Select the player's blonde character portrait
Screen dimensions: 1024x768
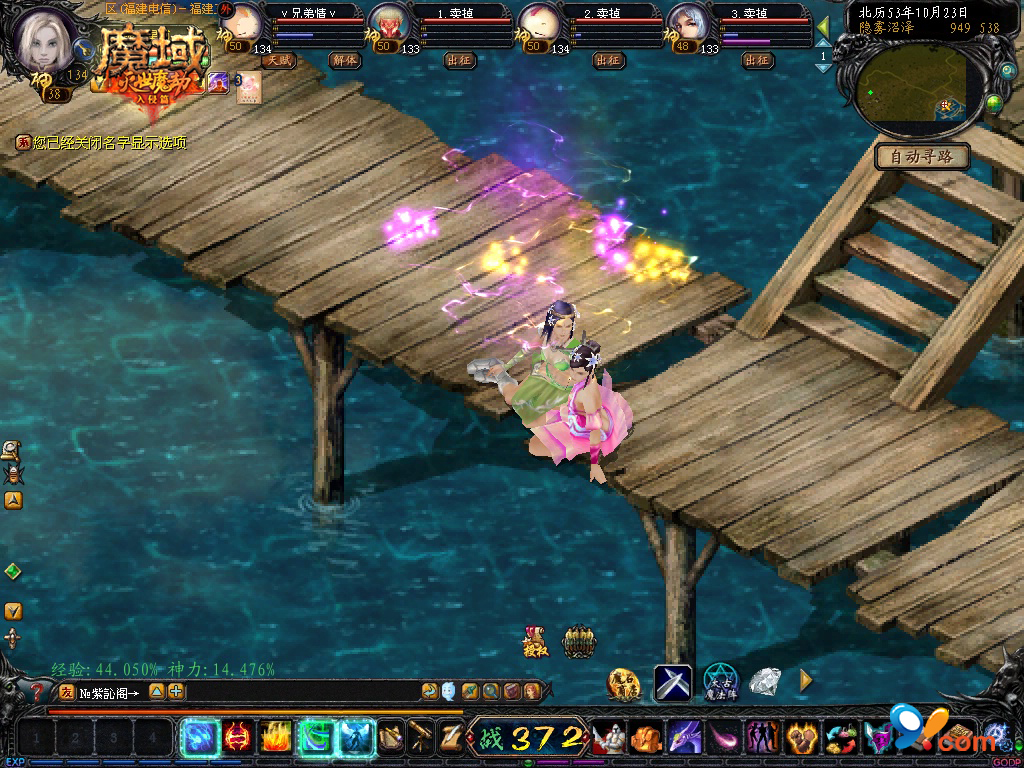(46, 39)
